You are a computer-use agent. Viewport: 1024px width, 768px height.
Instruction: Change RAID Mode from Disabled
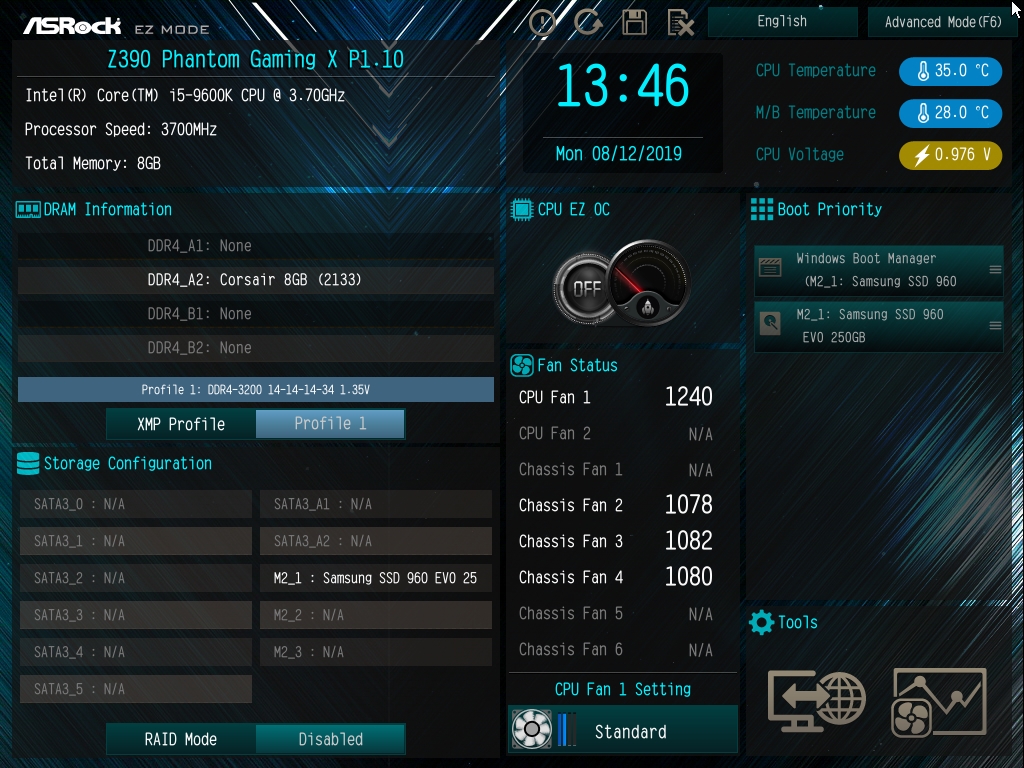click(x=330, y=740)
